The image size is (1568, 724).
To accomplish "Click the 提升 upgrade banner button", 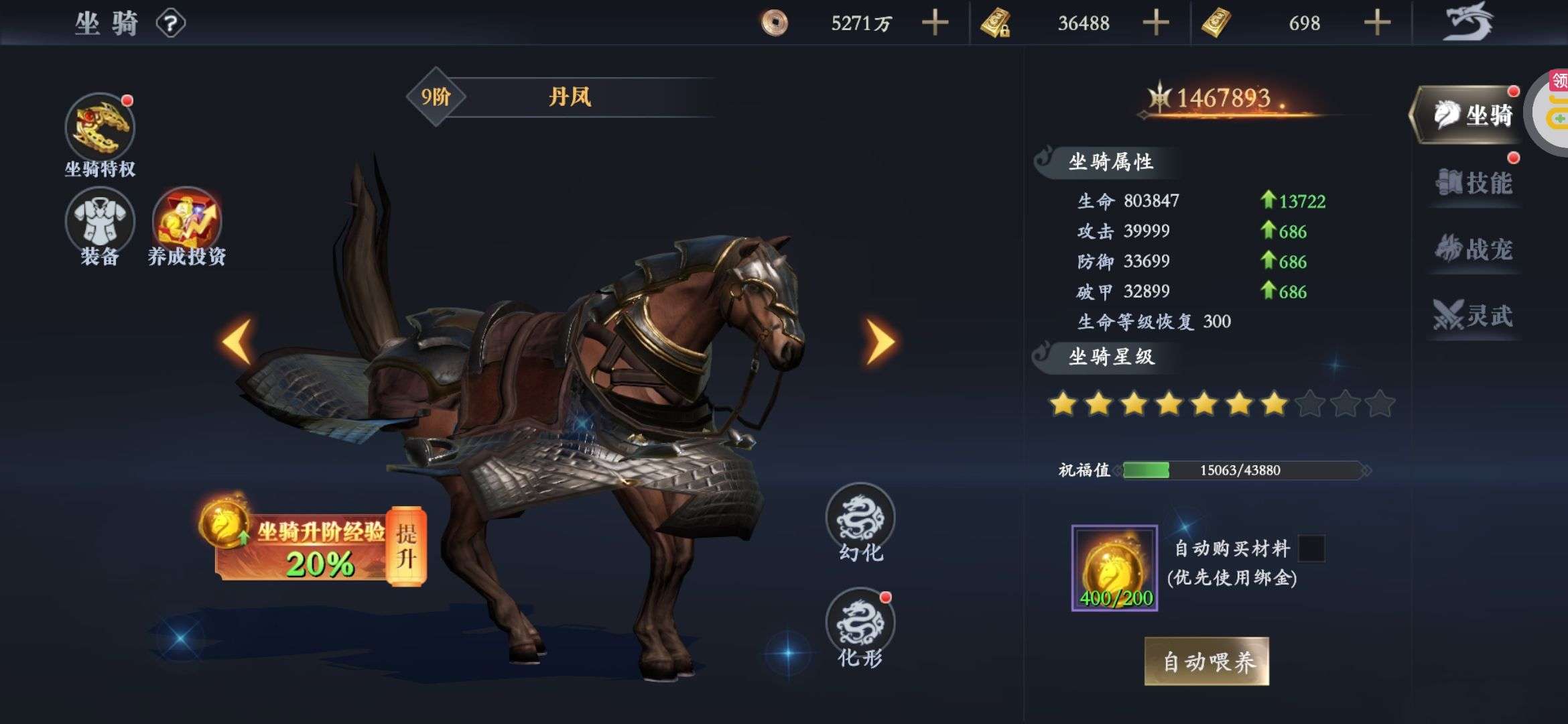I will 406,546.
